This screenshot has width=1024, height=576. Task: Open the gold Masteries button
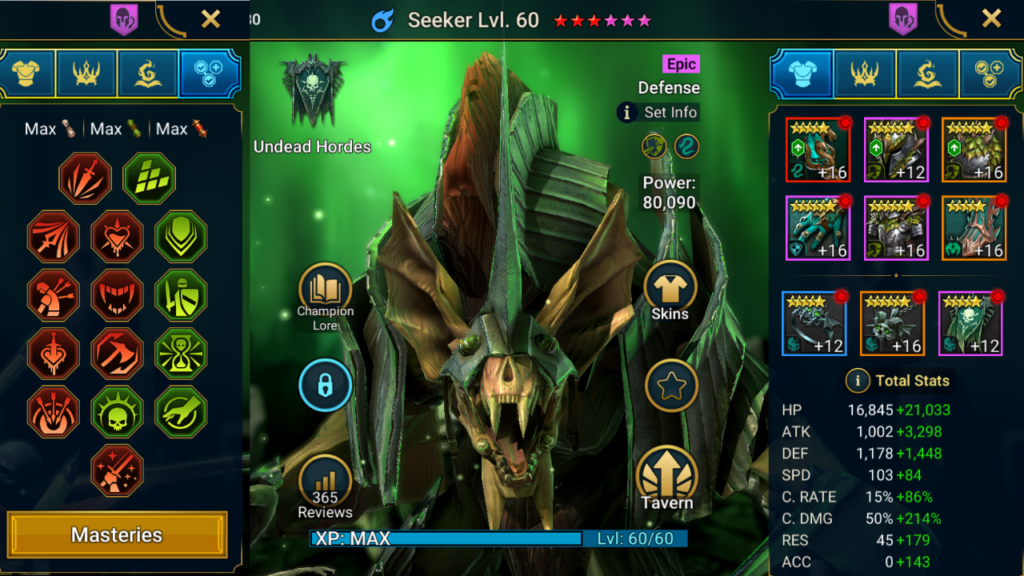117,535
